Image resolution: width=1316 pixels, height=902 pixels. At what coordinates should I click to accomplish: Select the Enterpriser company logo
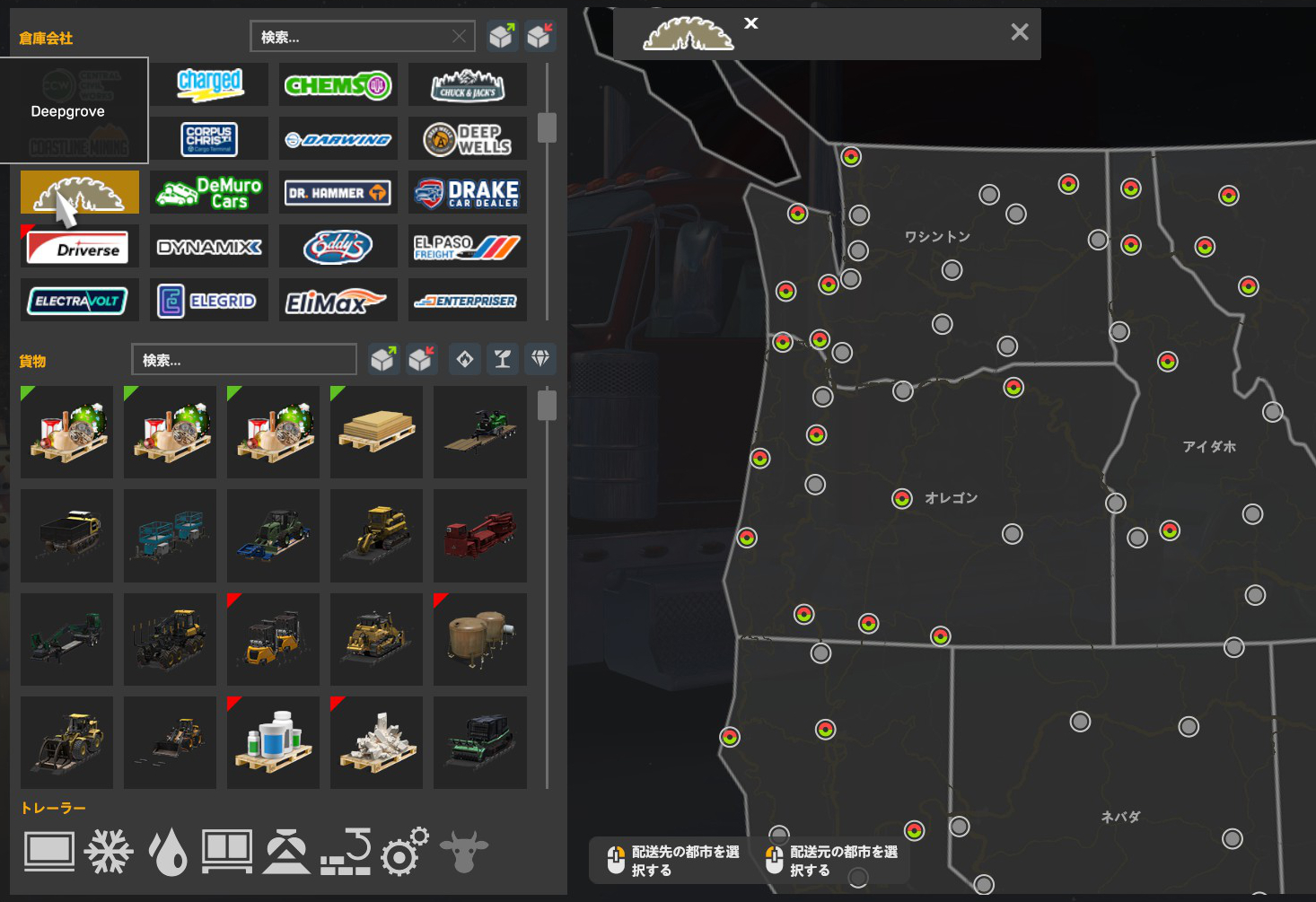[467, 301]
